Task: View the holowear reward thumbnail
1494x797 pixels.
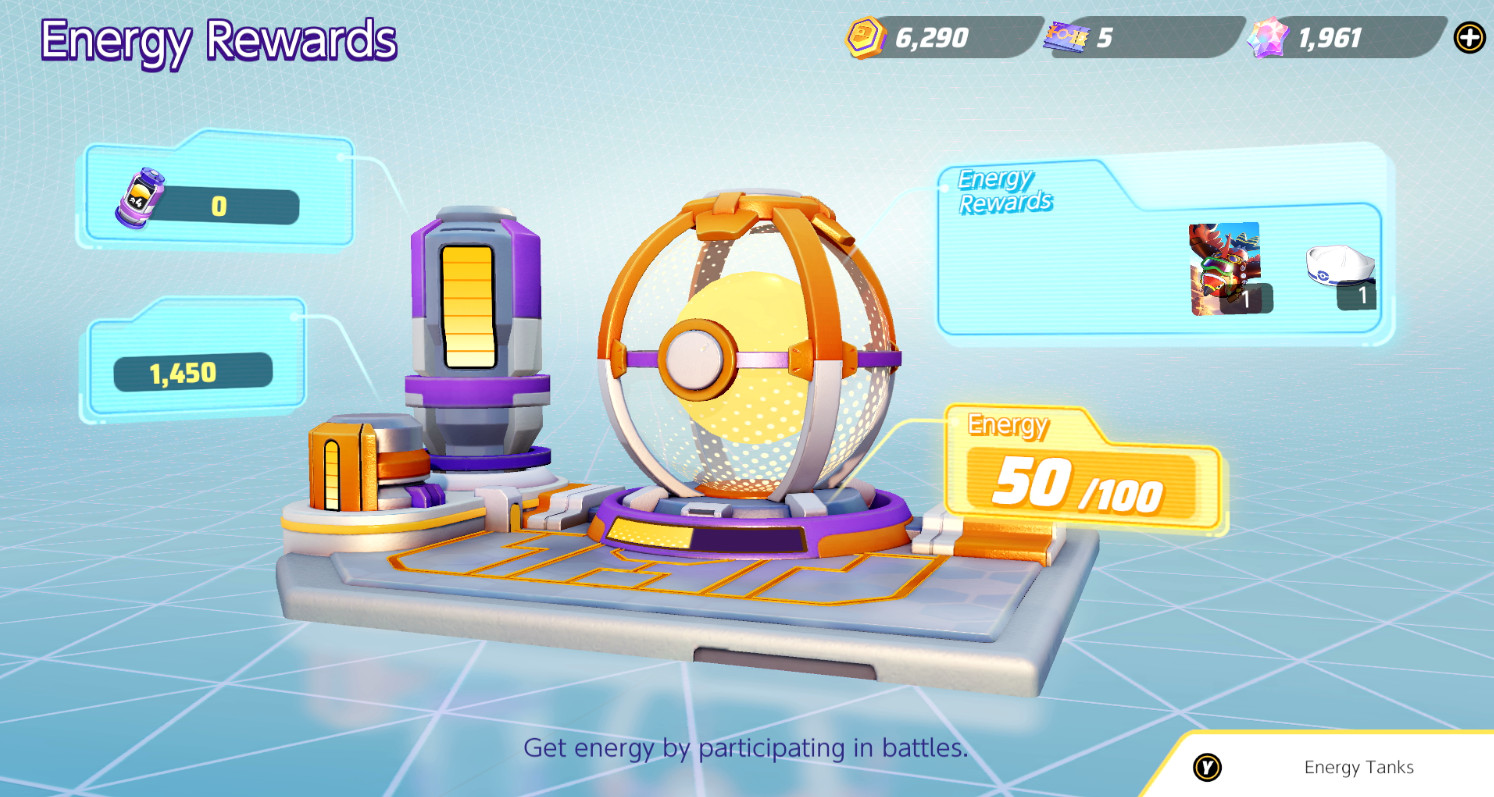Action: [1225, 268]
